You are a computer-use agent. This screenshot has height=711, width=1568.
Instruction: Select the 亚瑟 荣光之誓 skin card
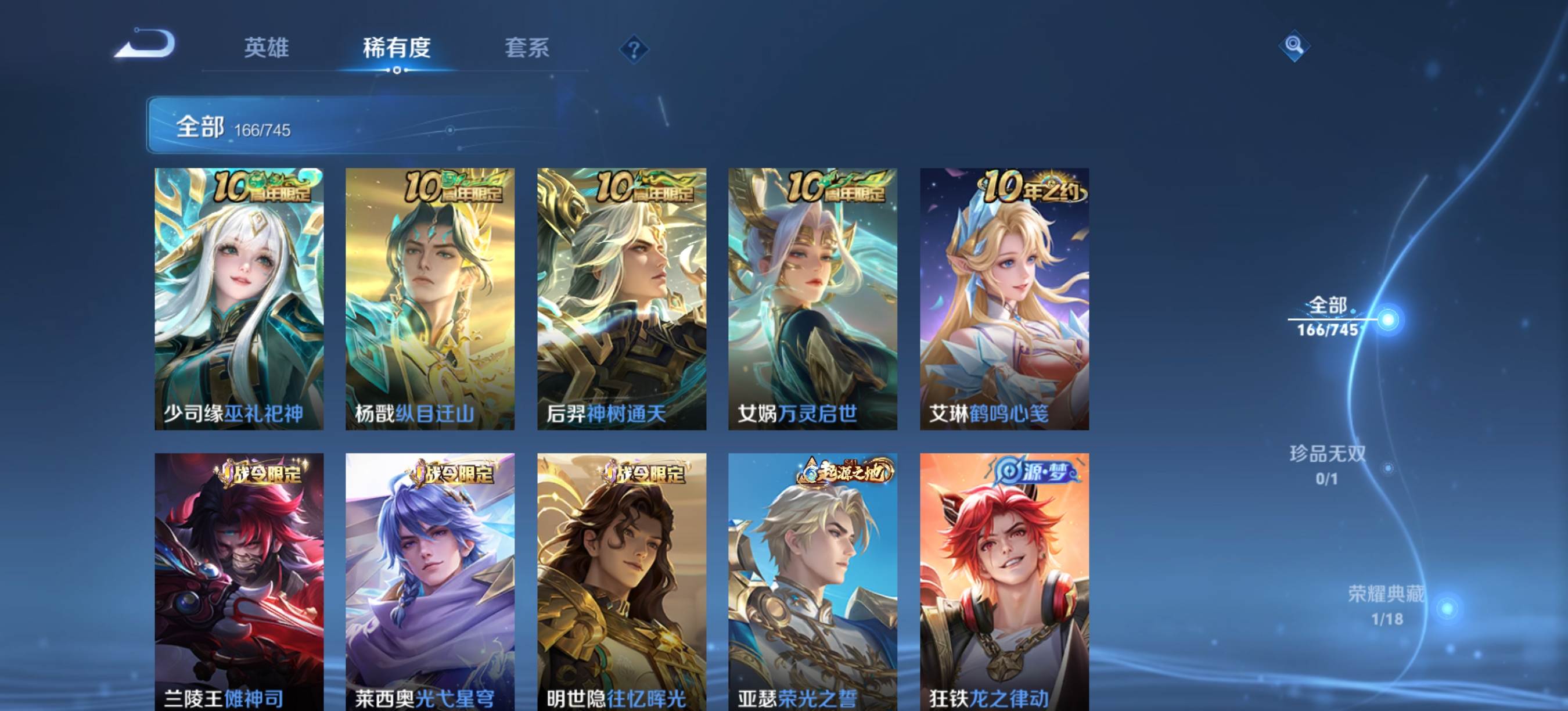[812, 581]
